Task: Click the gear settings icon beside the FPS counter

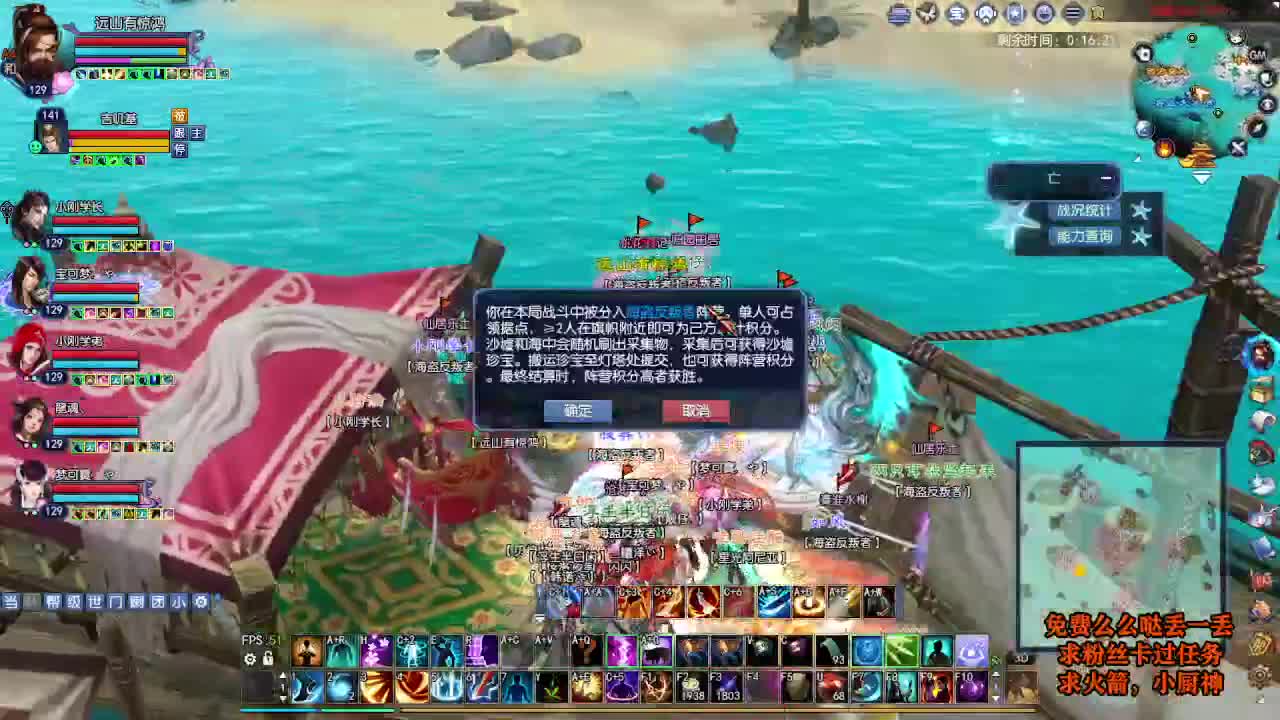Action: pyautogui.click(x=249, y=658)
